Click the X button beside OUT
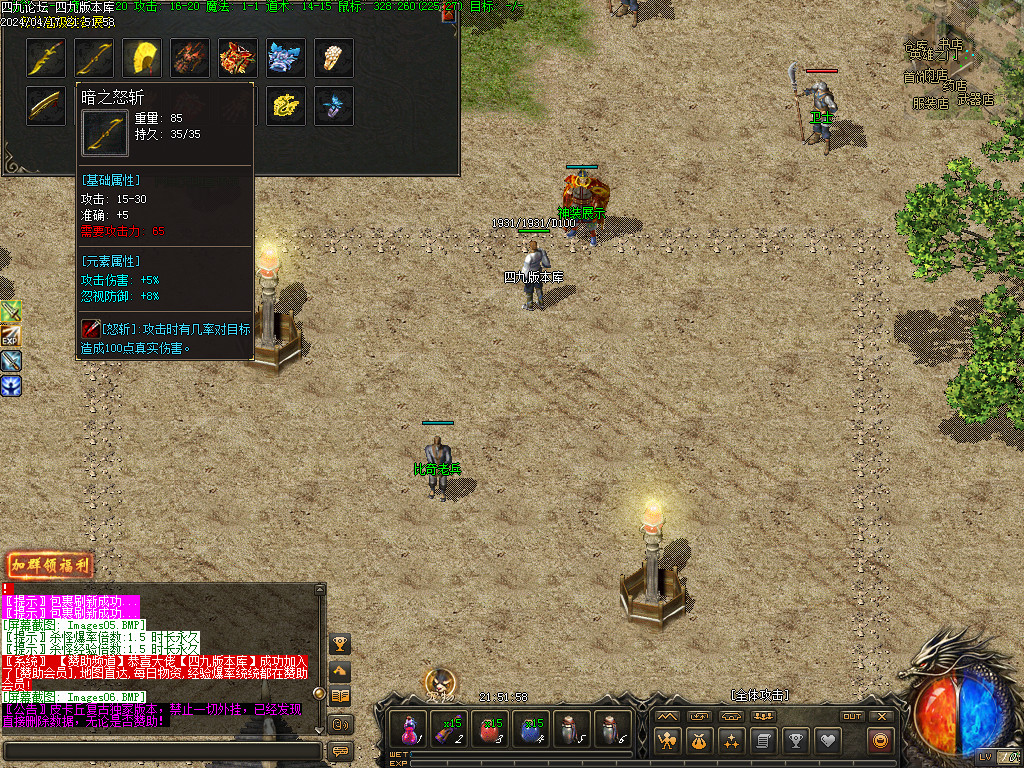The width and height of the screenshot is (1024, 768). (x=881, y=716)
